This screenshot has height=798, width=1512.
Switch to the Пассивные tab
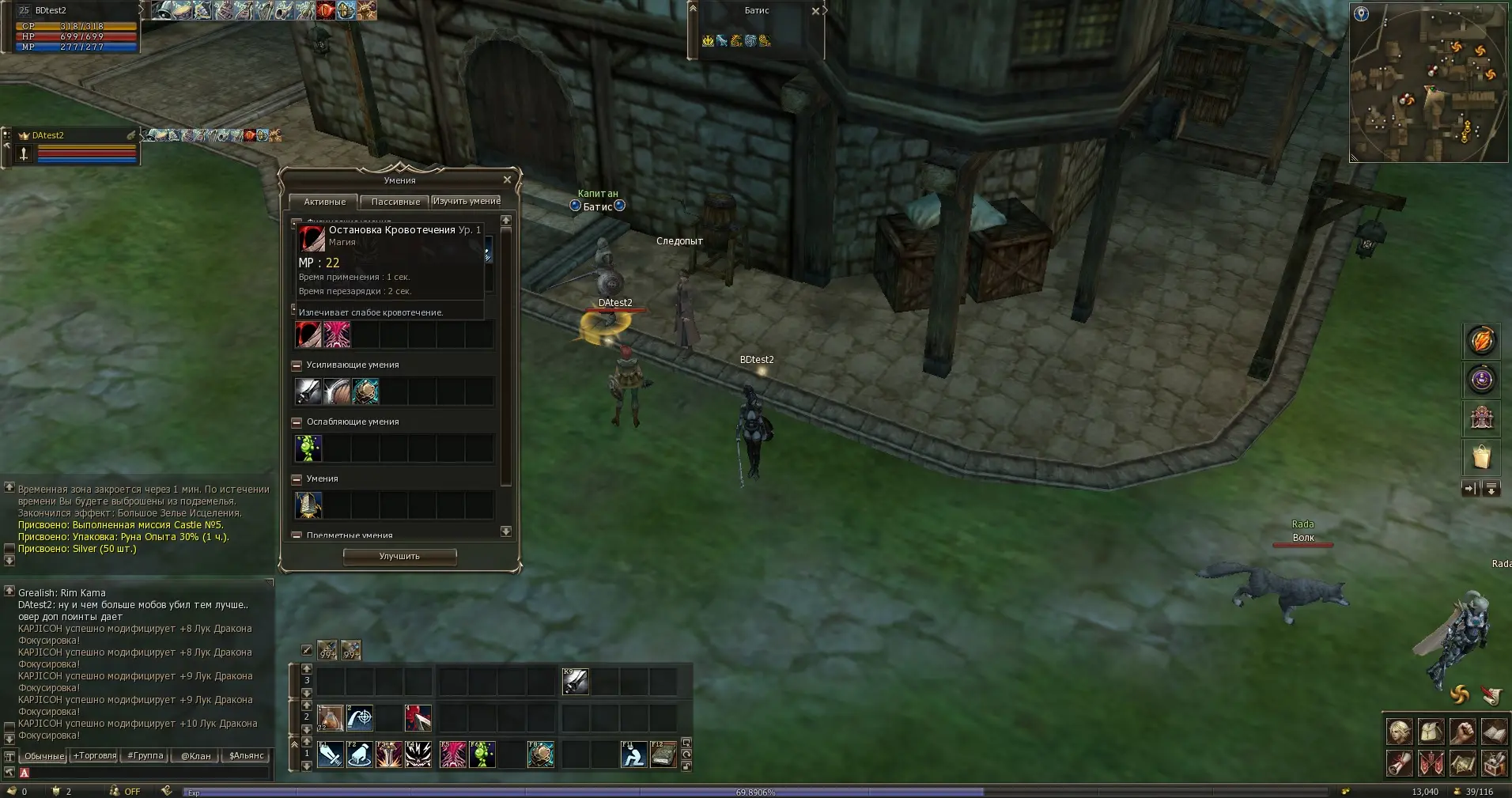click(x=395, y=202)
